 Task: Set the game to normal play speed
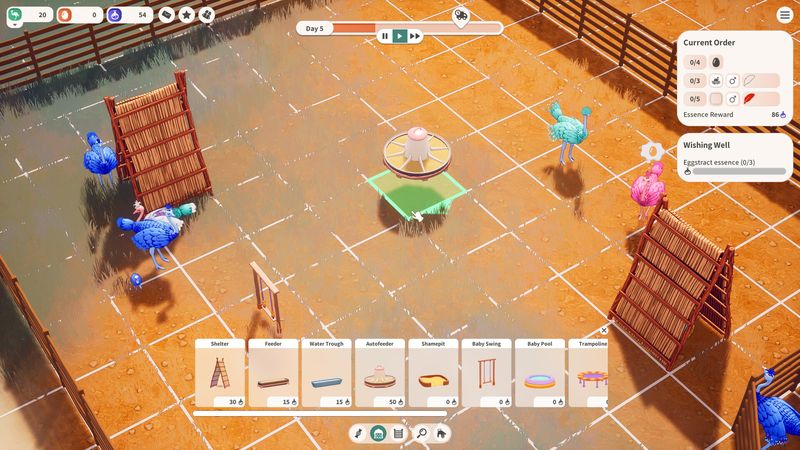[x=400, y=36]
